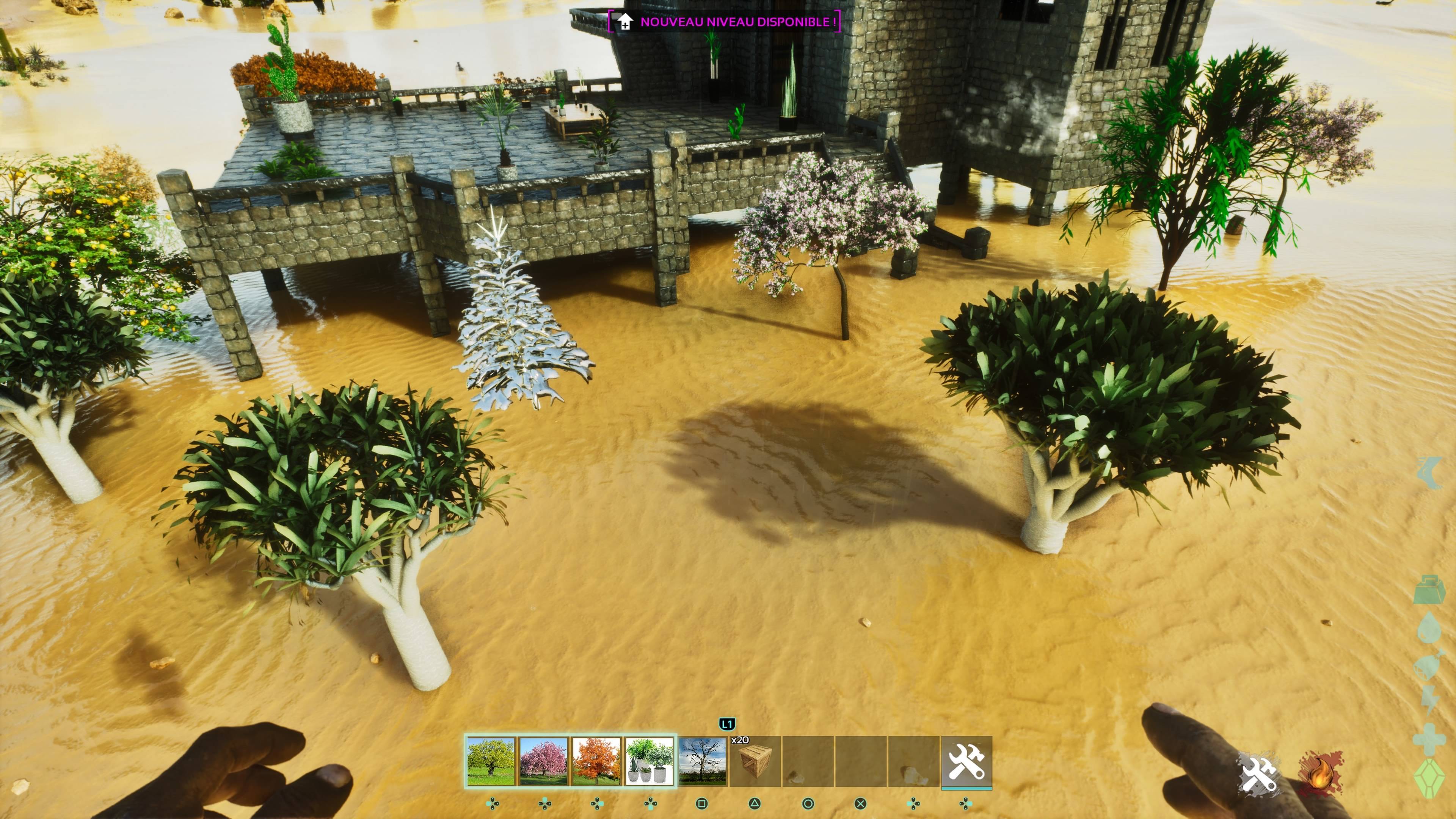Choose the pink cherry blossom tree slot

coord(543,761)
